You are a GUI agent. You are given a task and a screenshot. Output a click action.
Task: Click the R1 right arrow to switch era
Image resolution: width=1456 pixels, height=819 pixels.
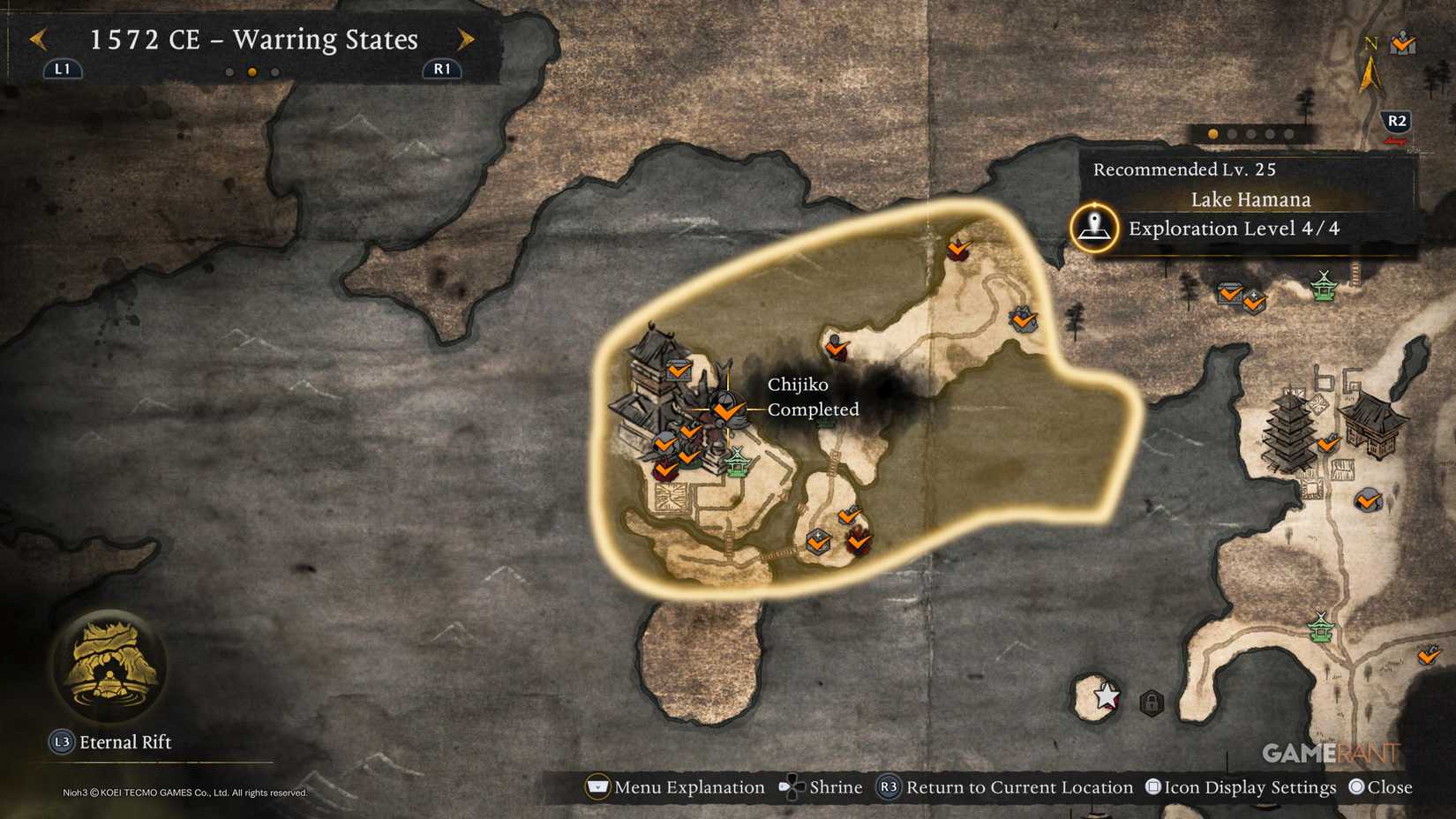tap(466, 40)
